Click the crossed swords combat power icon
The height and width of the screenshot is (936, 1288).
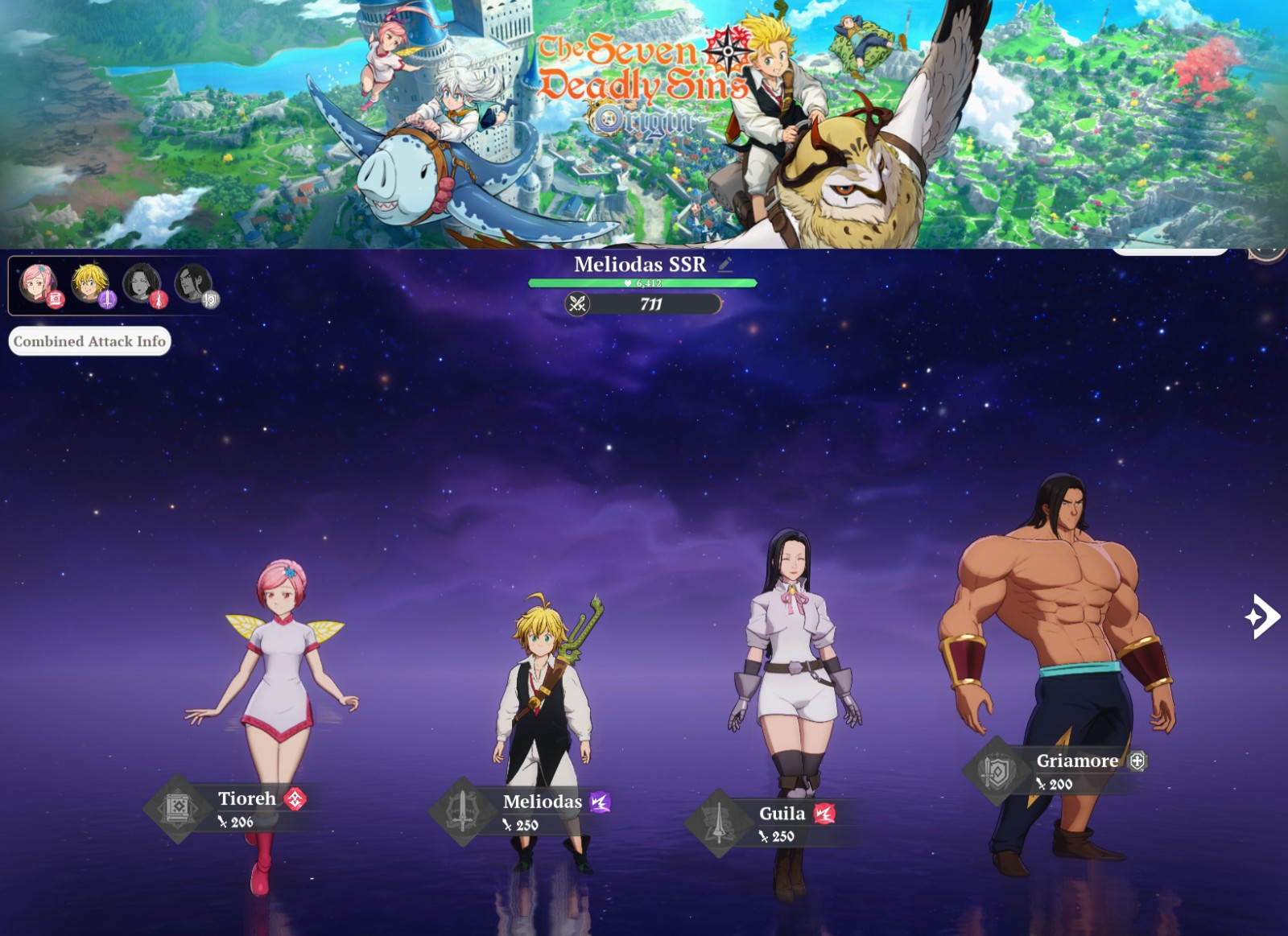[578, 304]
